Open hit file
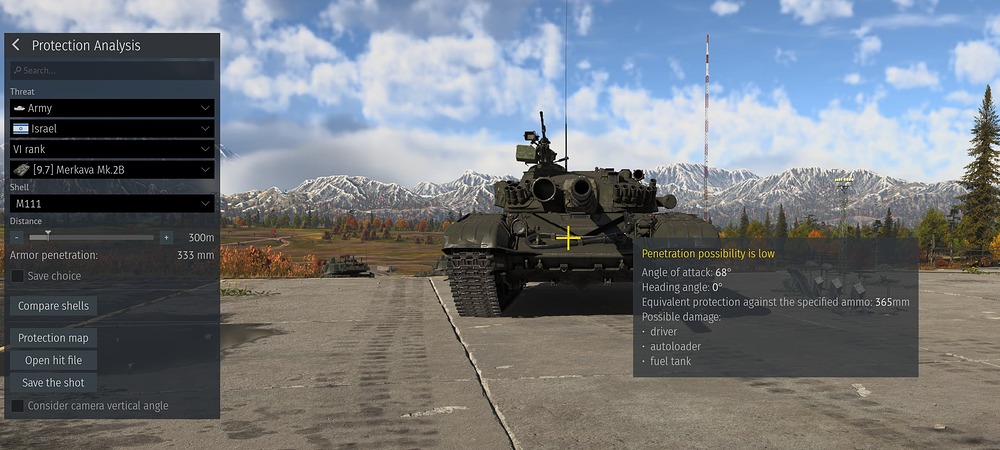The height and width of the screenshot is (450, 1000). [x=53, y=360]
